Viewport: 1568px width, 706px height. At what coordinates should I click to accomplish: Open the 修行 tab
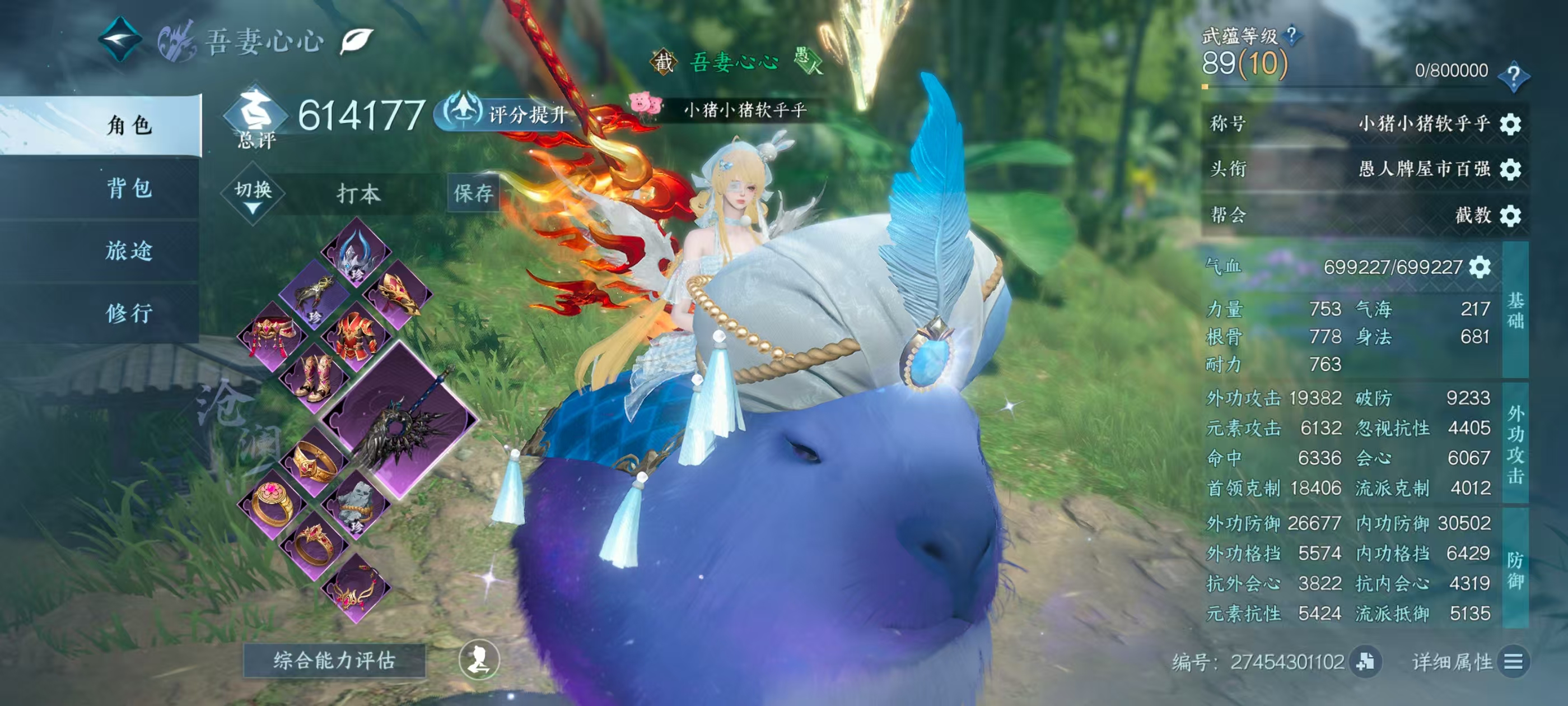click(x=128, y=313)
